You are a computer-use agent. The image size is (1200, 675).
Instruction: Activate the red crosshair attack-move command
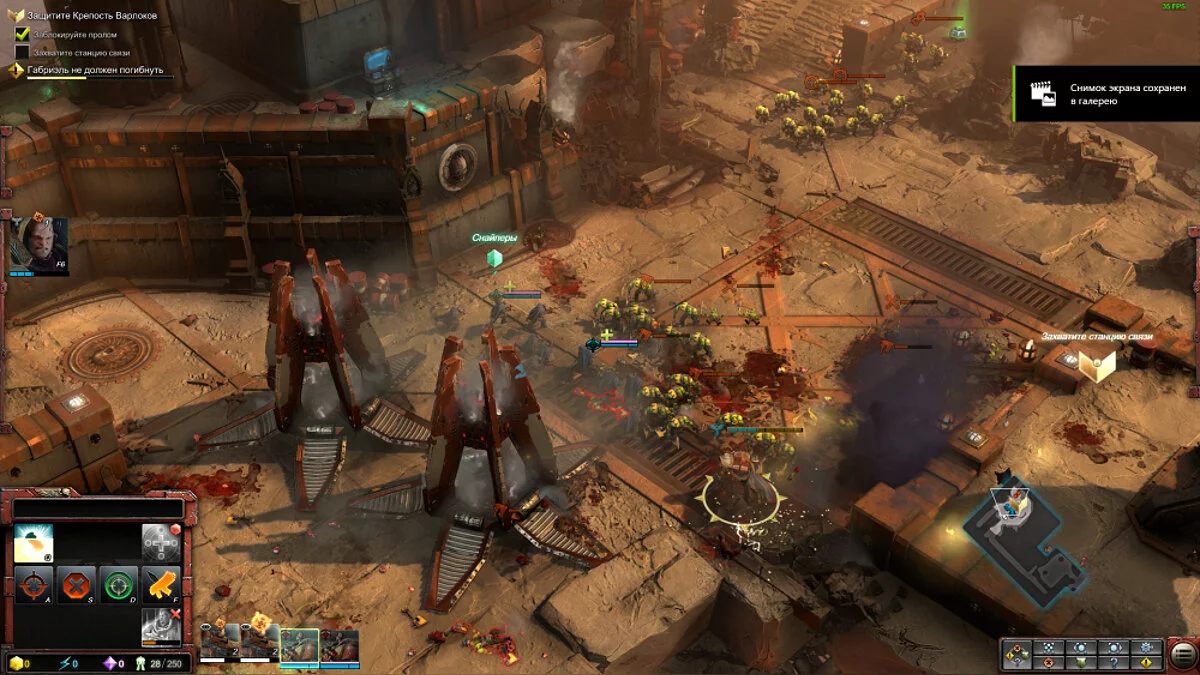34,584
